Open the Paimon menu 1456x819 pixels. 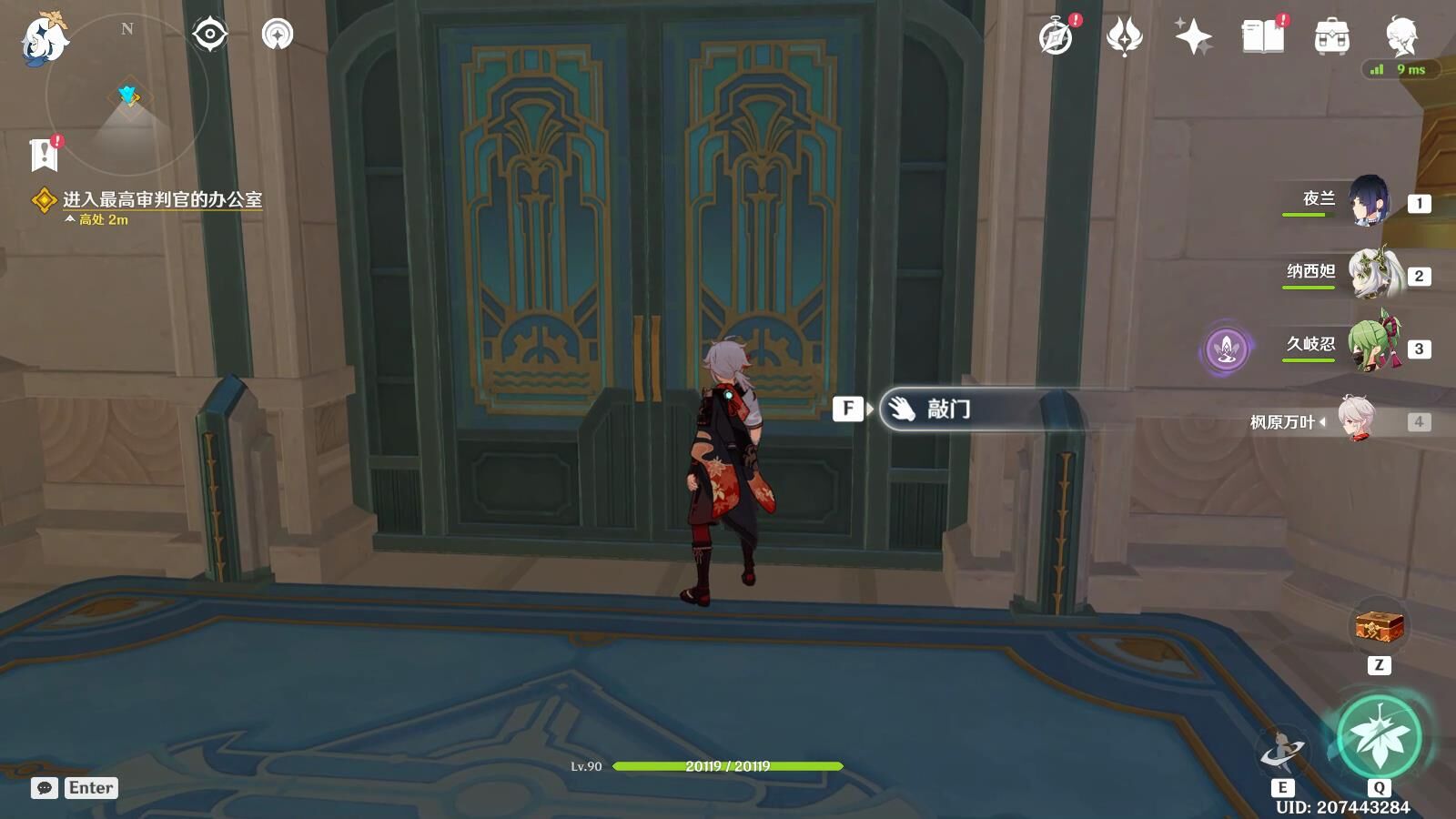coord(44,38)
